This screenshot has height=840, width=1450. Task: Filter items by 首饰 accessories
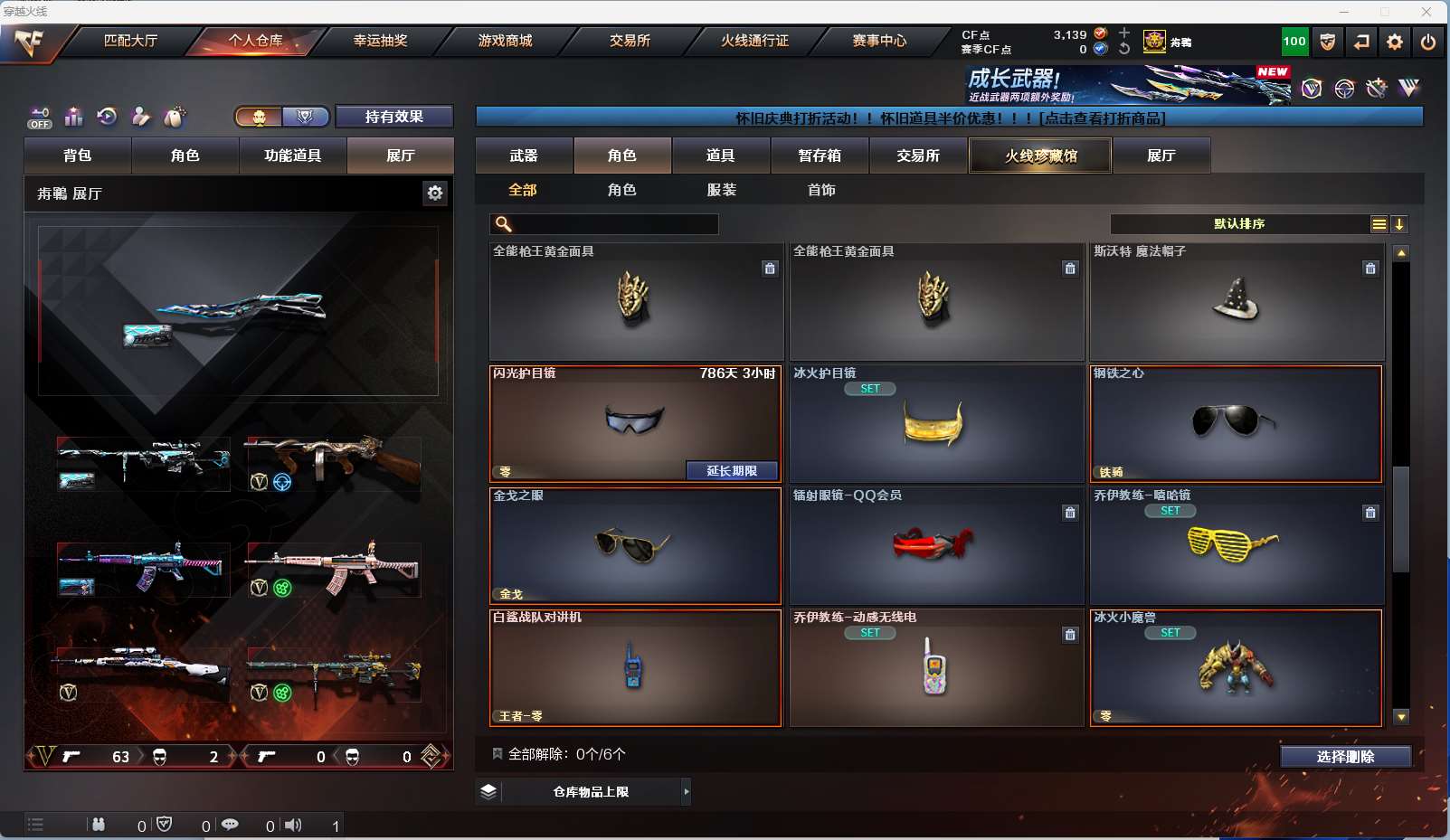[x=821, y=190]
